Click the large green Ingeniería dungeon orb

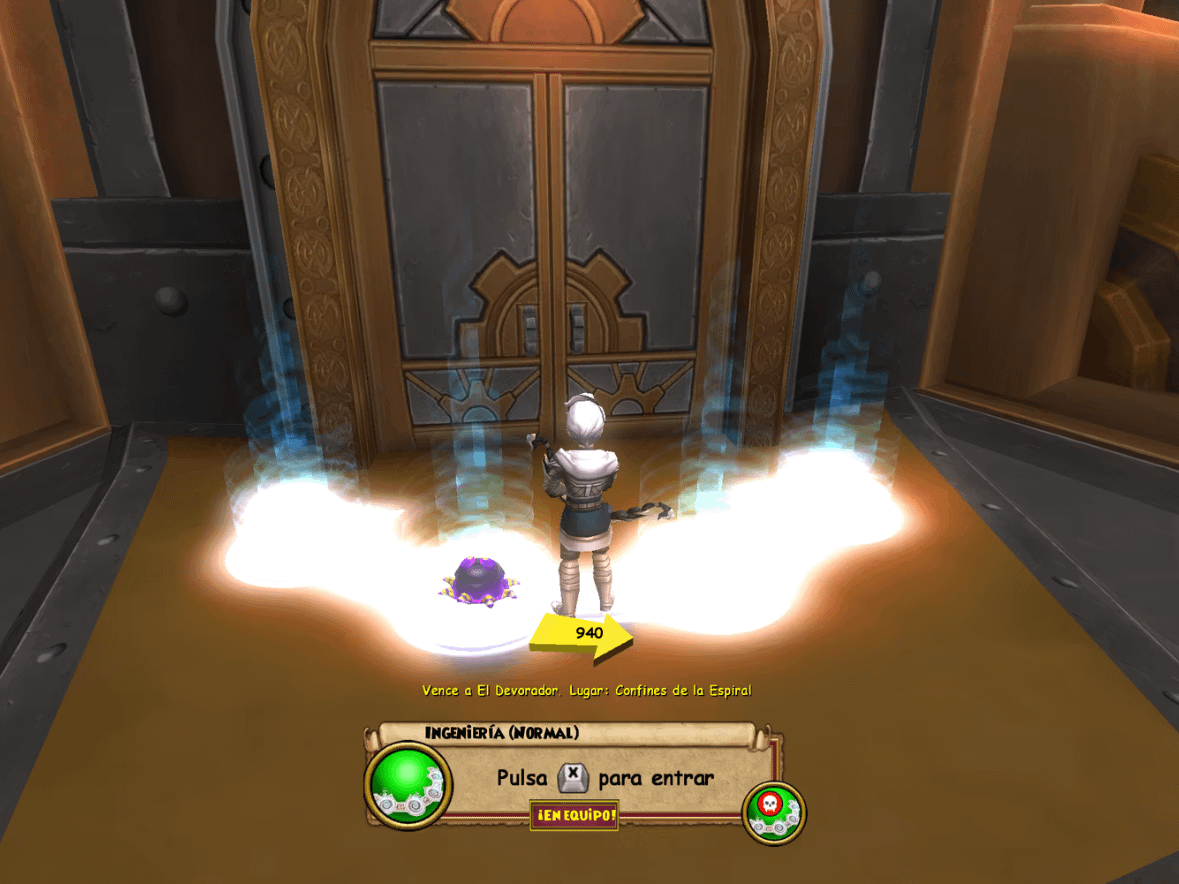408,783
